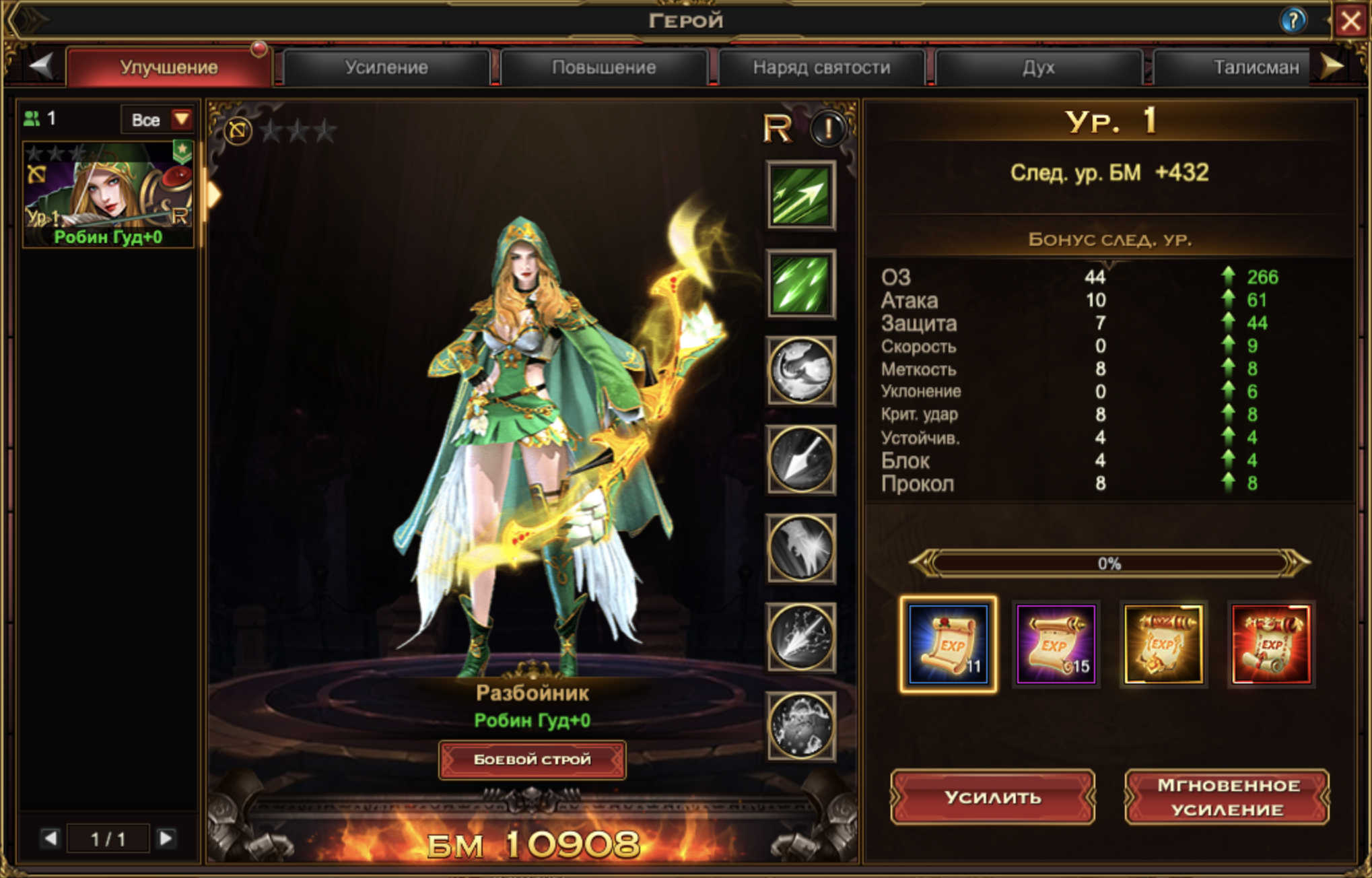Viewport: 1372px width, 878px height.
Task: Click the Боевой строй button
Action: coord(532,759)
